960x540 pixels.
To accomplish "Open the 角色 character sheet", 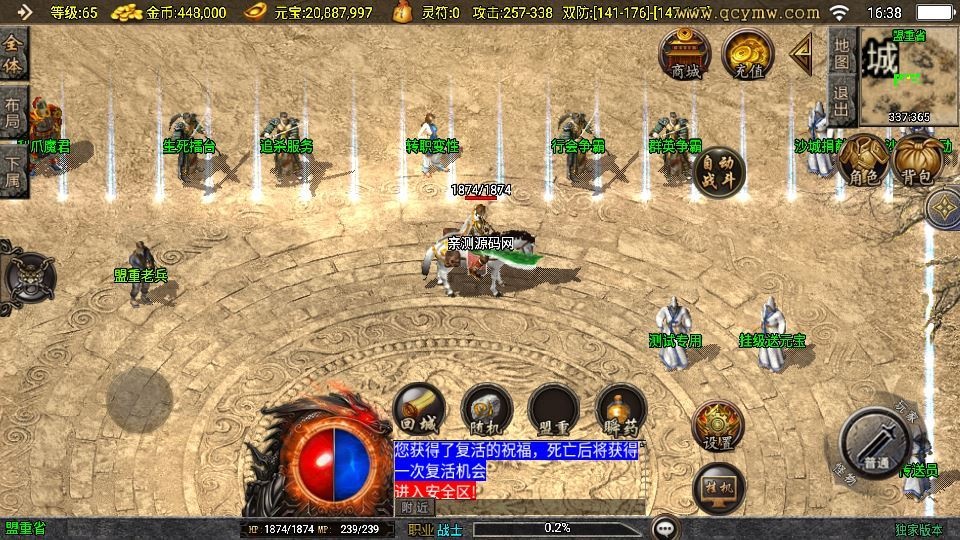I will pos(862,160).
